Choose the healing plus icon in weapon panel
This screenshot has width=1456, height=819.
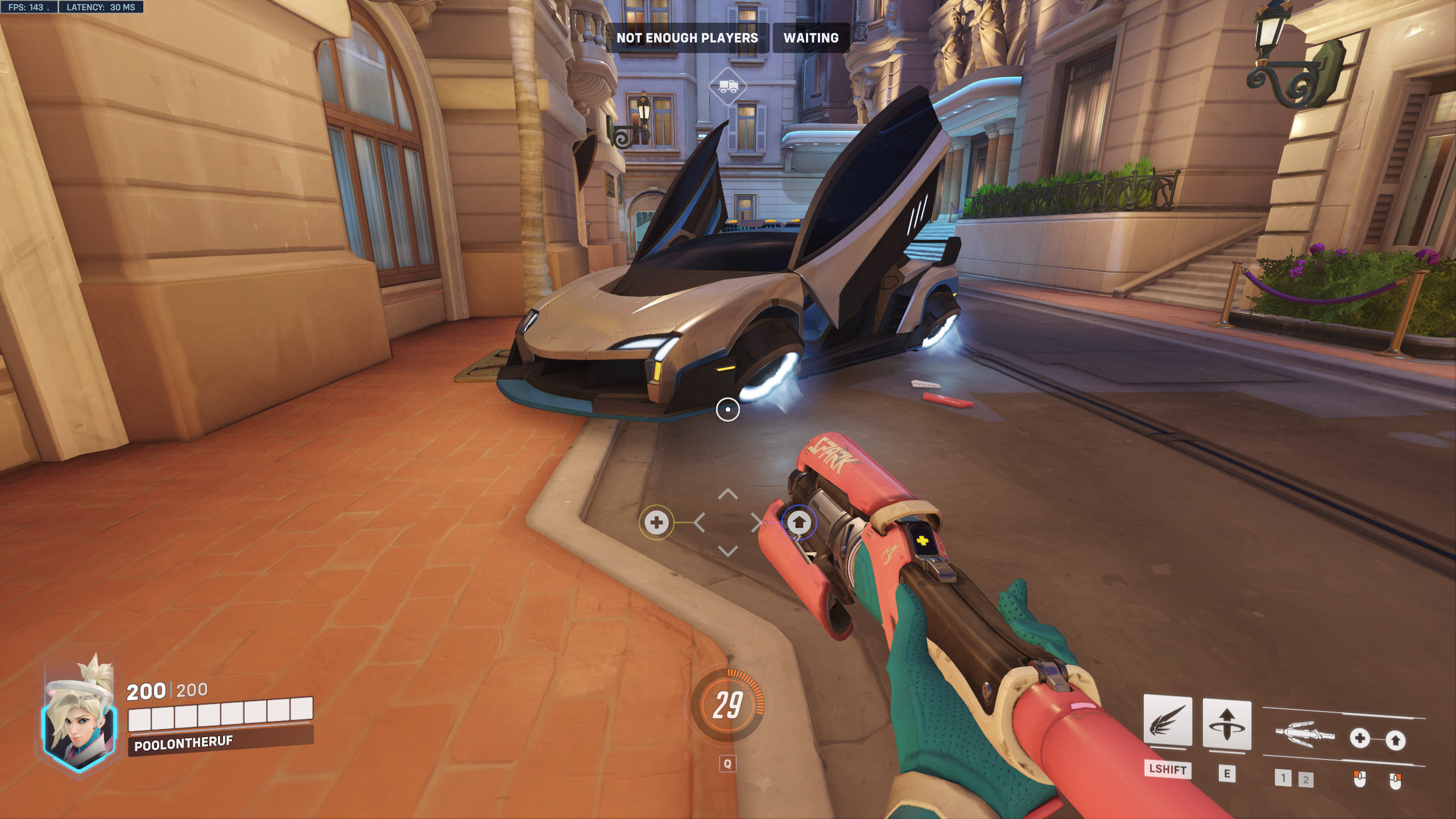[1359, 738]
